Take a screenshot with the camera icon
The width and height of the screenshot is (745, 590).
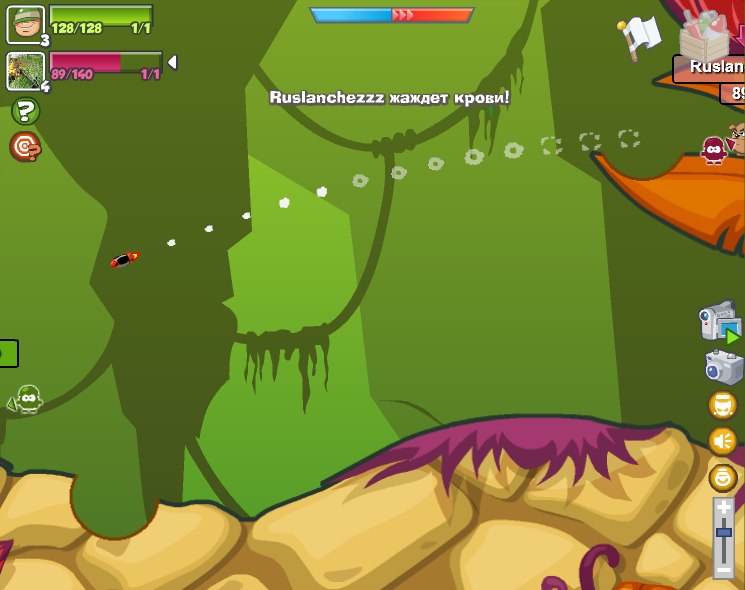pos(723,367)
